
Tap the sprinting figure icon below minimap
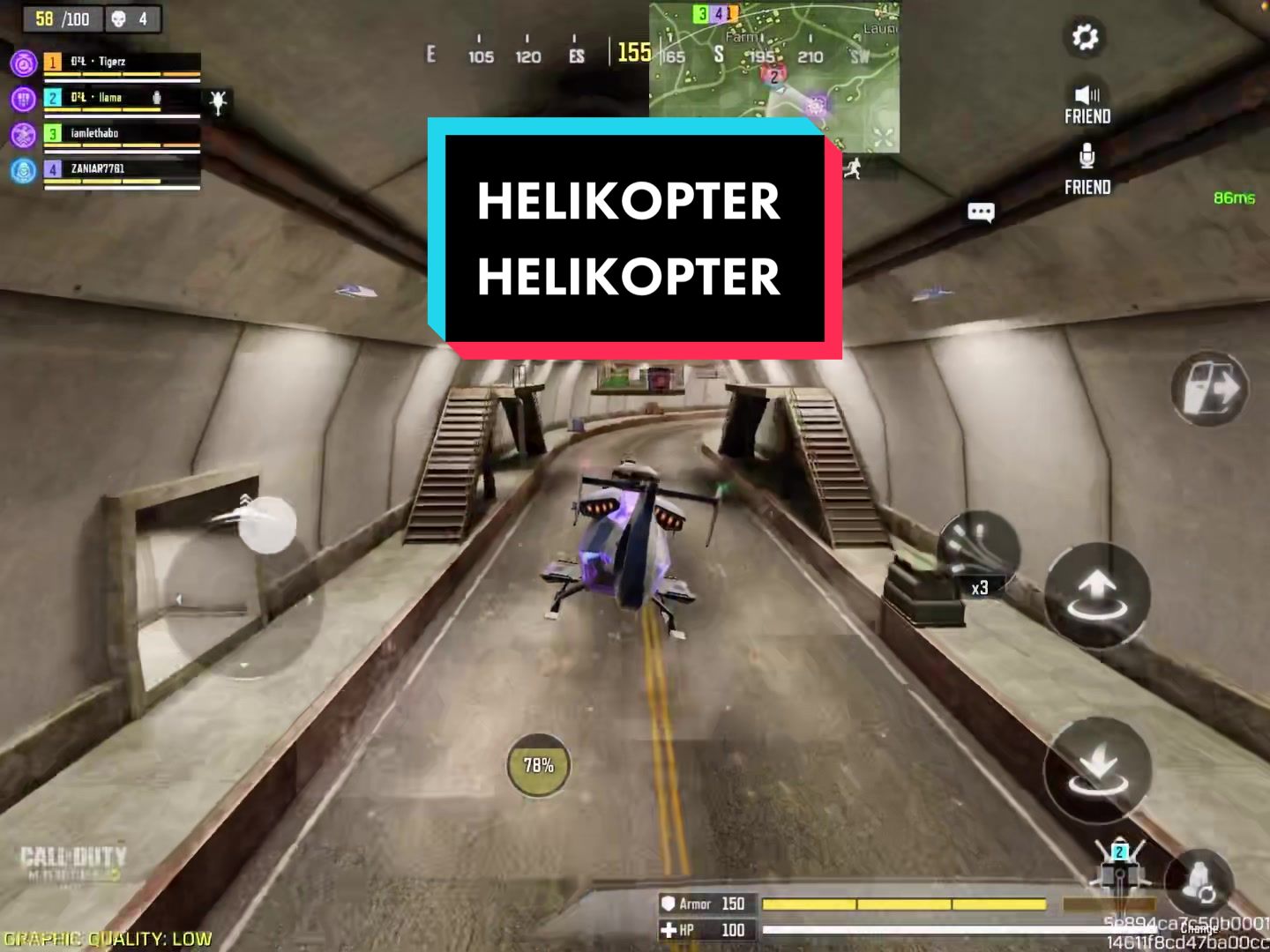pos(852,168)
